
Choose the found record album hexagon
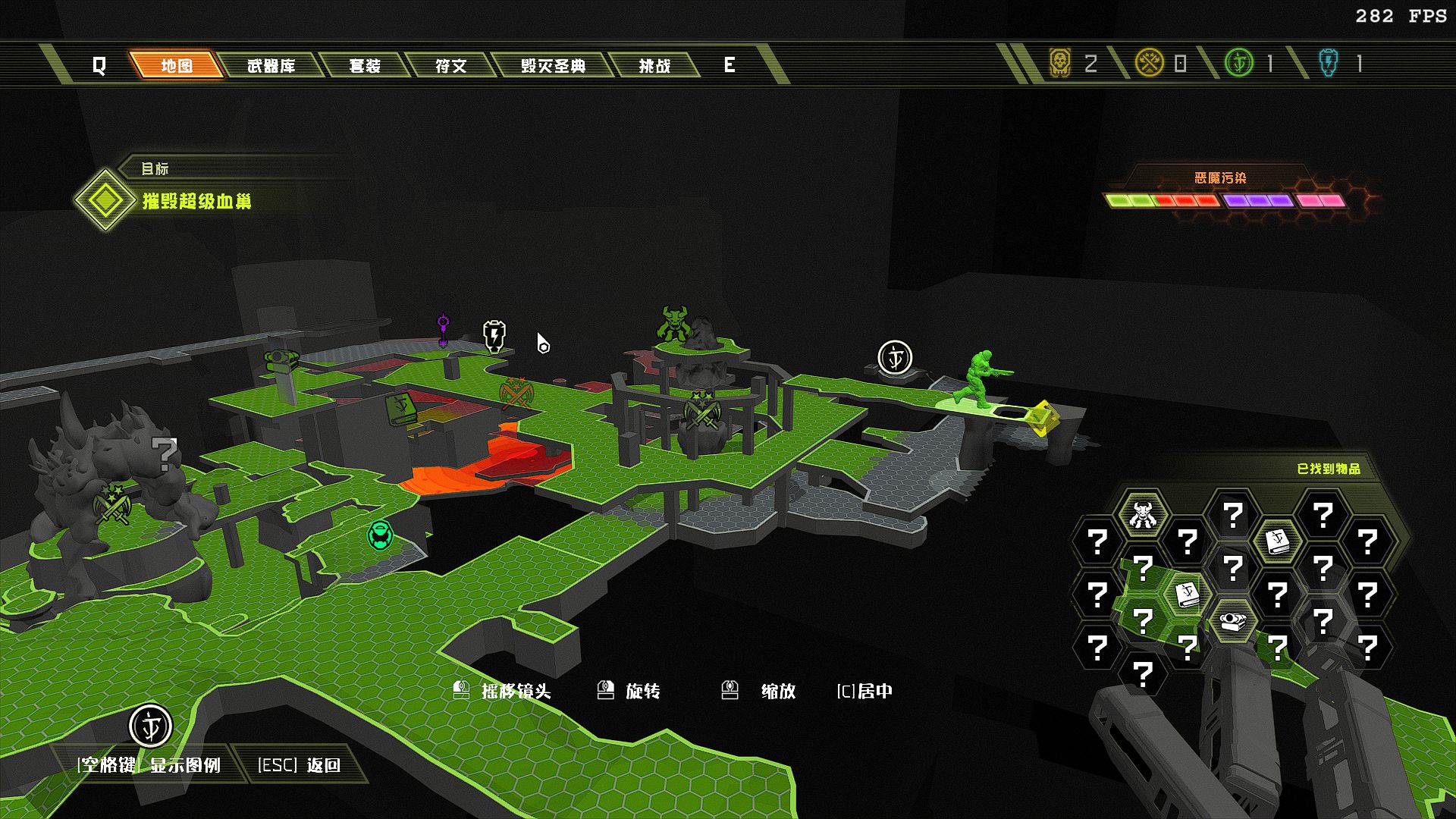(1232, 622)
